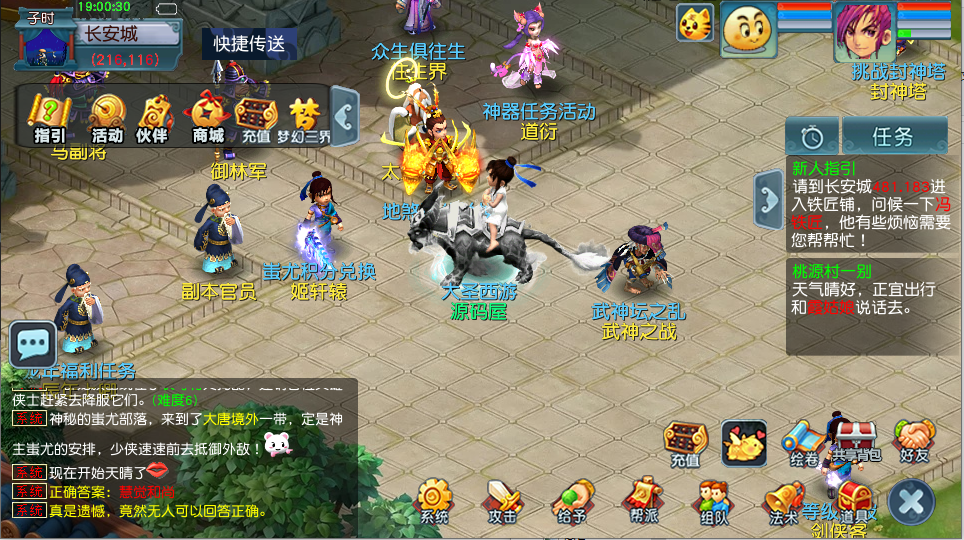Viewport: 964px width, 540px height.
Task: Switch to the 任务 quest tab
Action: click(893, 136)
